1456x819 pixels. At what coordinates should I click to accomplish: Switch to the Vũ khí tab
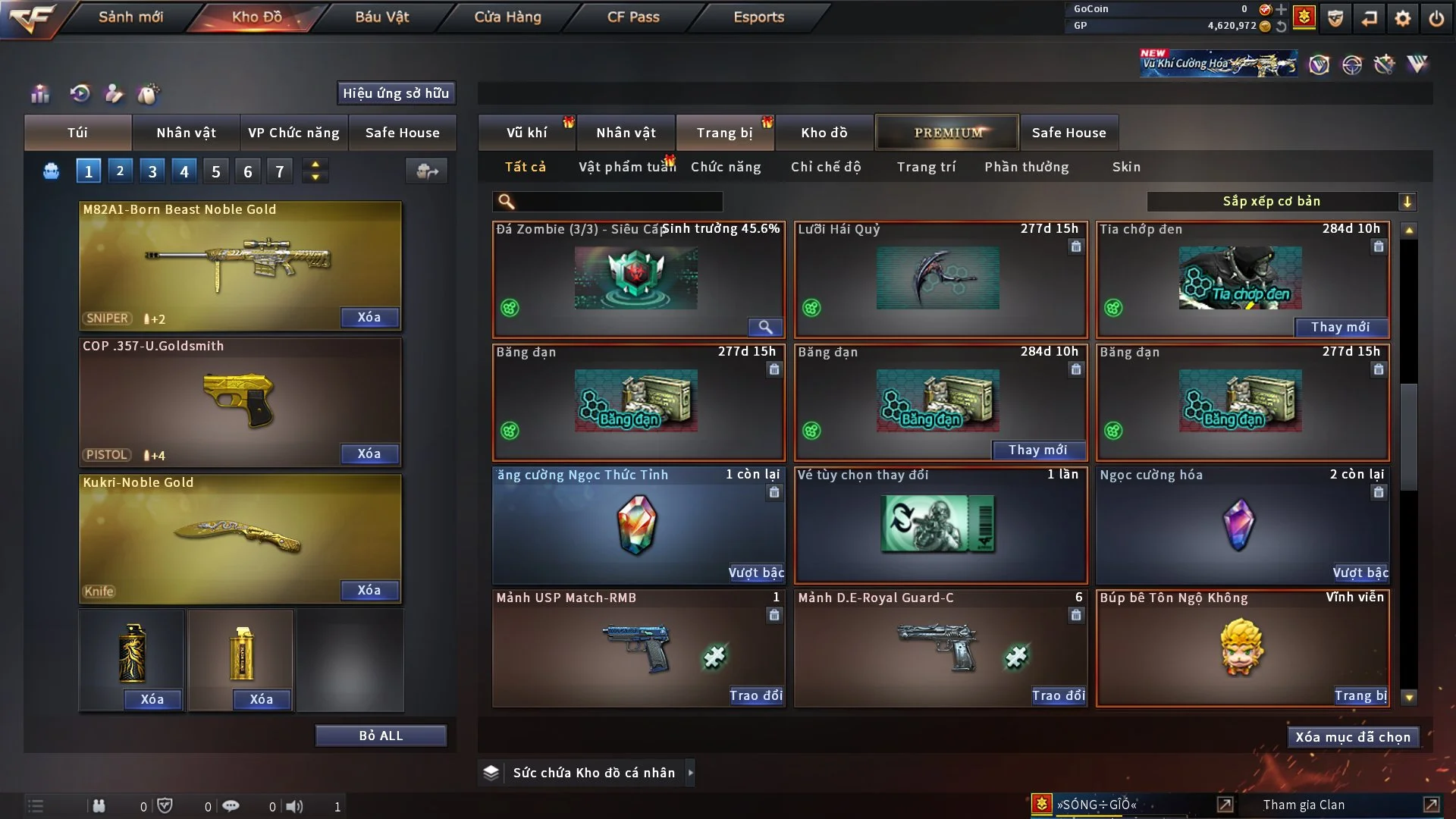point(526,133)
